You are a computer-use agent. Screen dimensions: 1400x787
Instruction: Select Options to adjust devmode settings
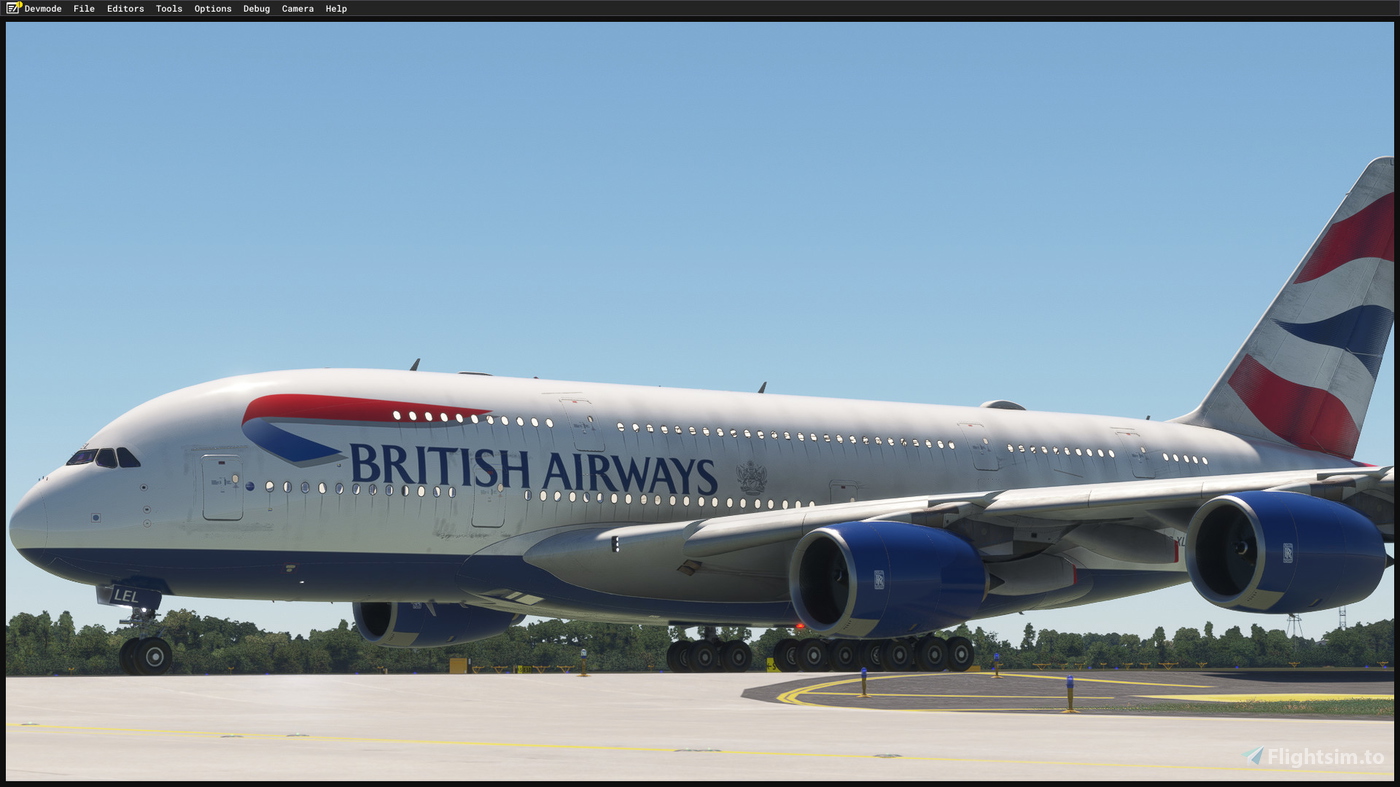coord(212,8)
